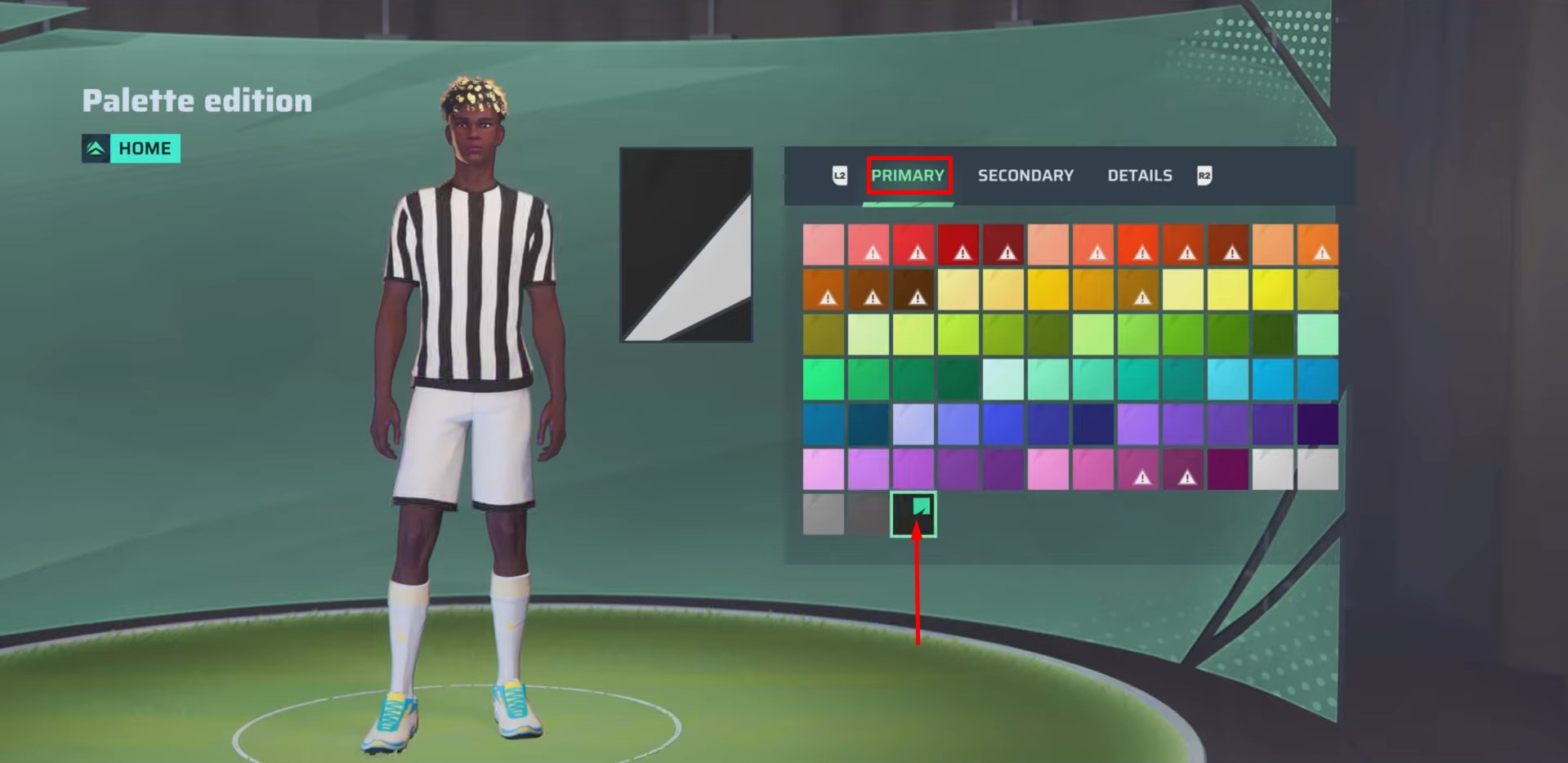
Task: Click the L2 shoulder button icon
Action: pos(839,175)
